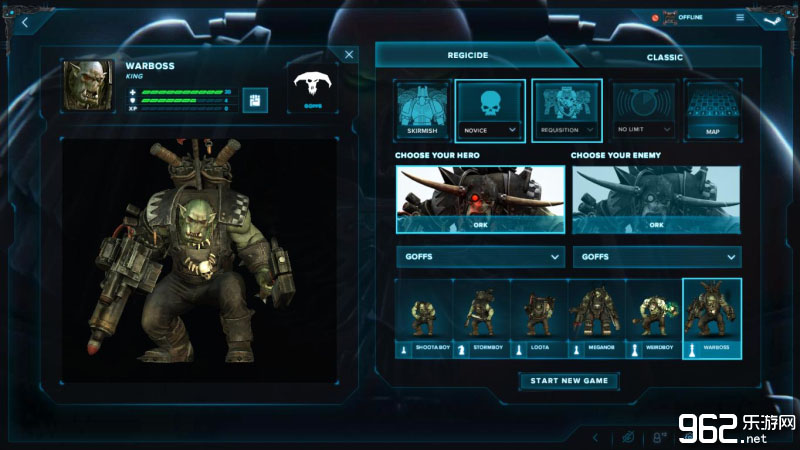
Task: Select the Shoota Boy unit tile
Action: coord(424,318)
